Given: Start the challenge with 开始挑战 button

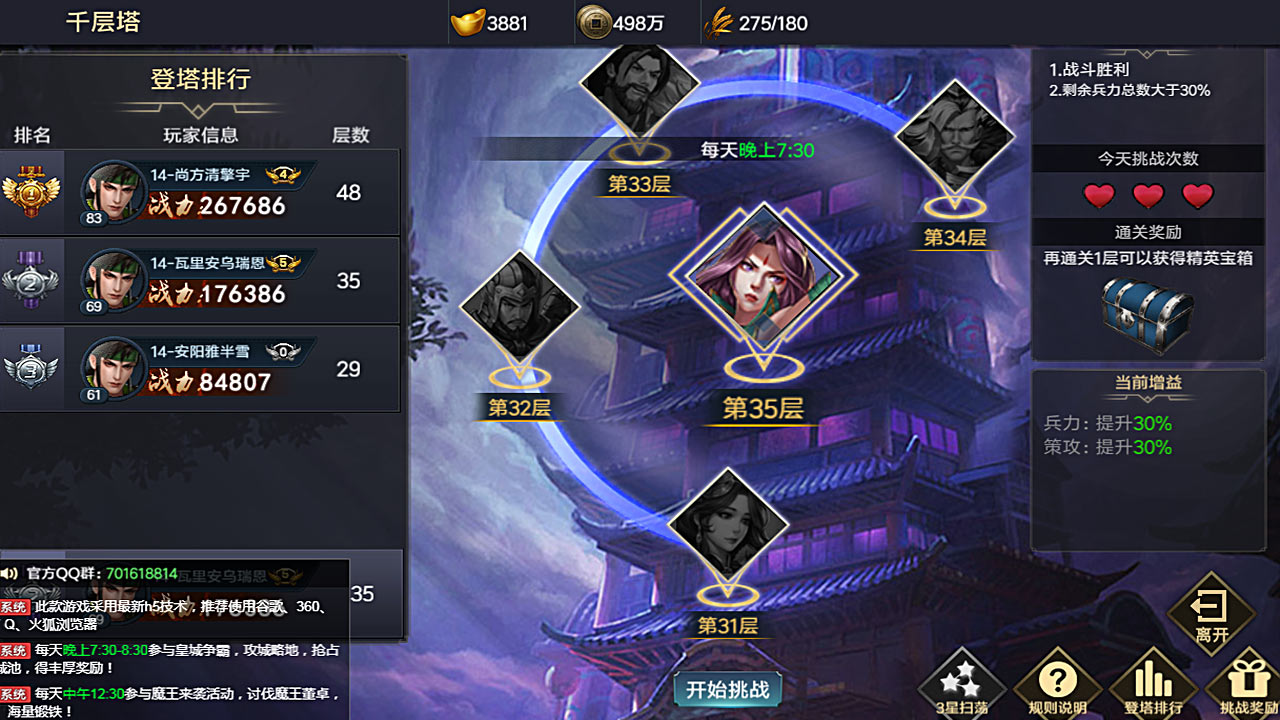Looking at the screenshot, I should tap(727, 689).
